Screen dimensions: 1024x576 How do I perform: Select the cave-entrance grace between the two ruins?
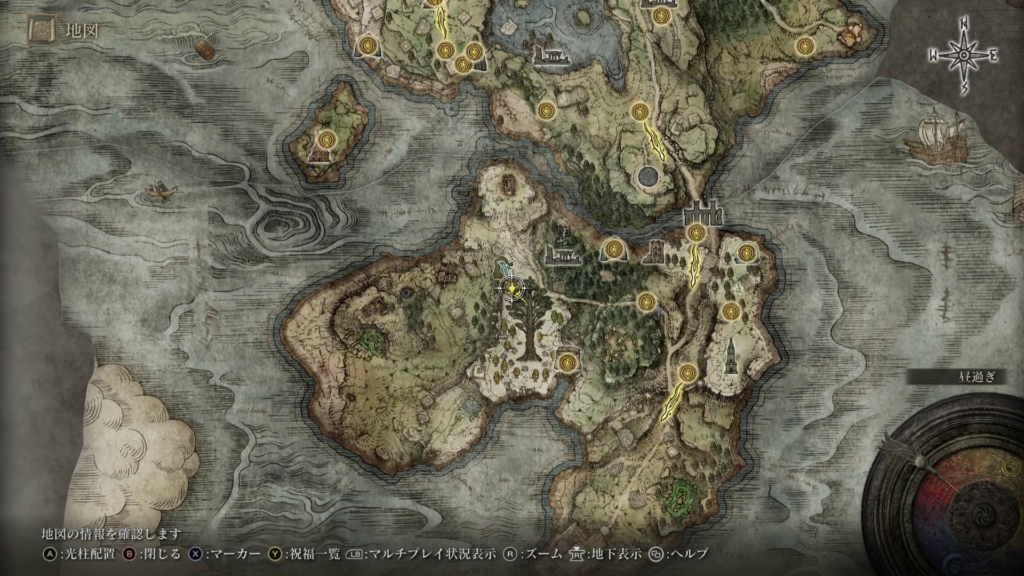coord(613,248)
